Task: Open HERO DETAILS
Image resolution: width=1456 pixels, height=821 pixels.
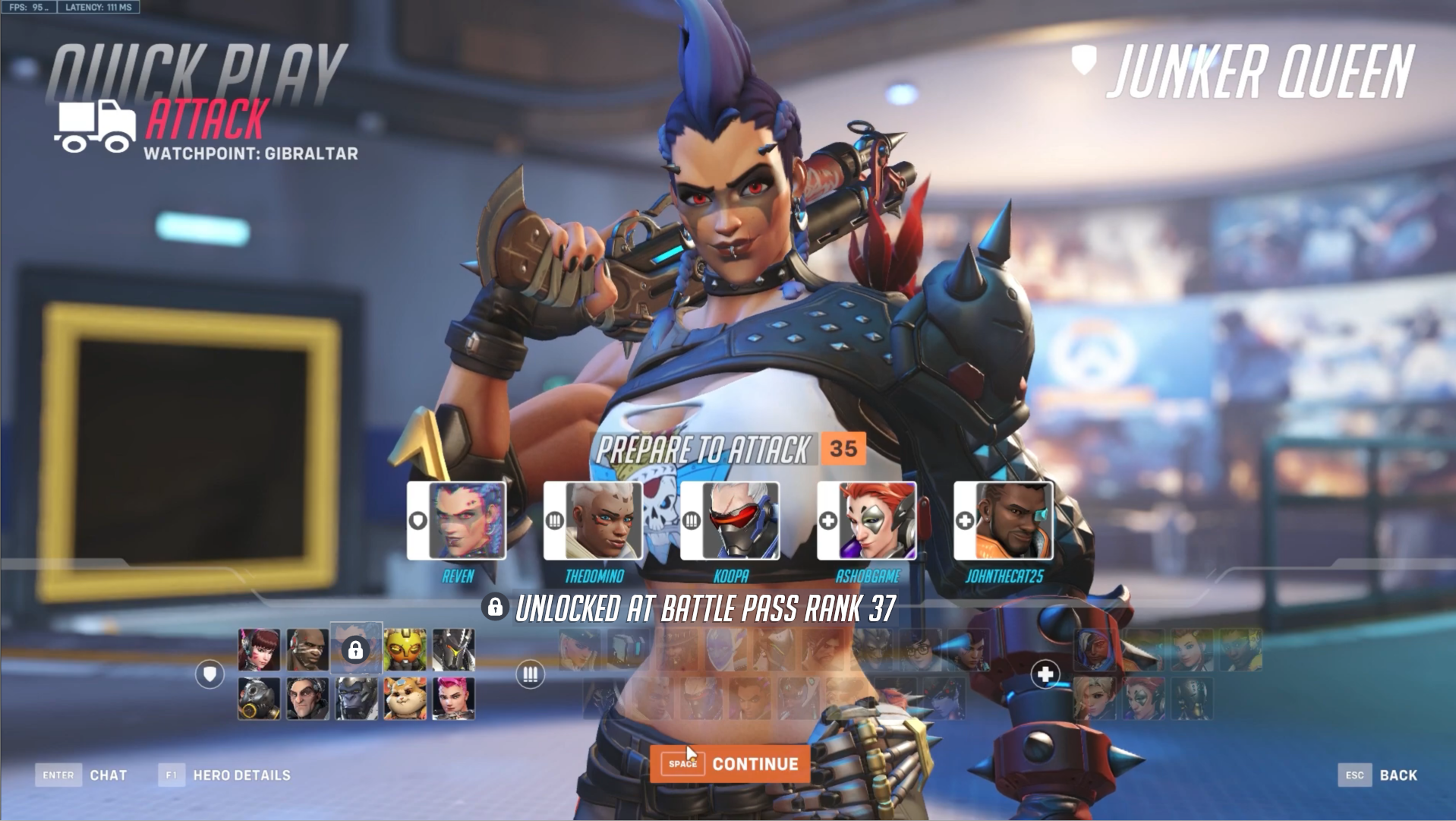Action: click(x=241, y=775)
